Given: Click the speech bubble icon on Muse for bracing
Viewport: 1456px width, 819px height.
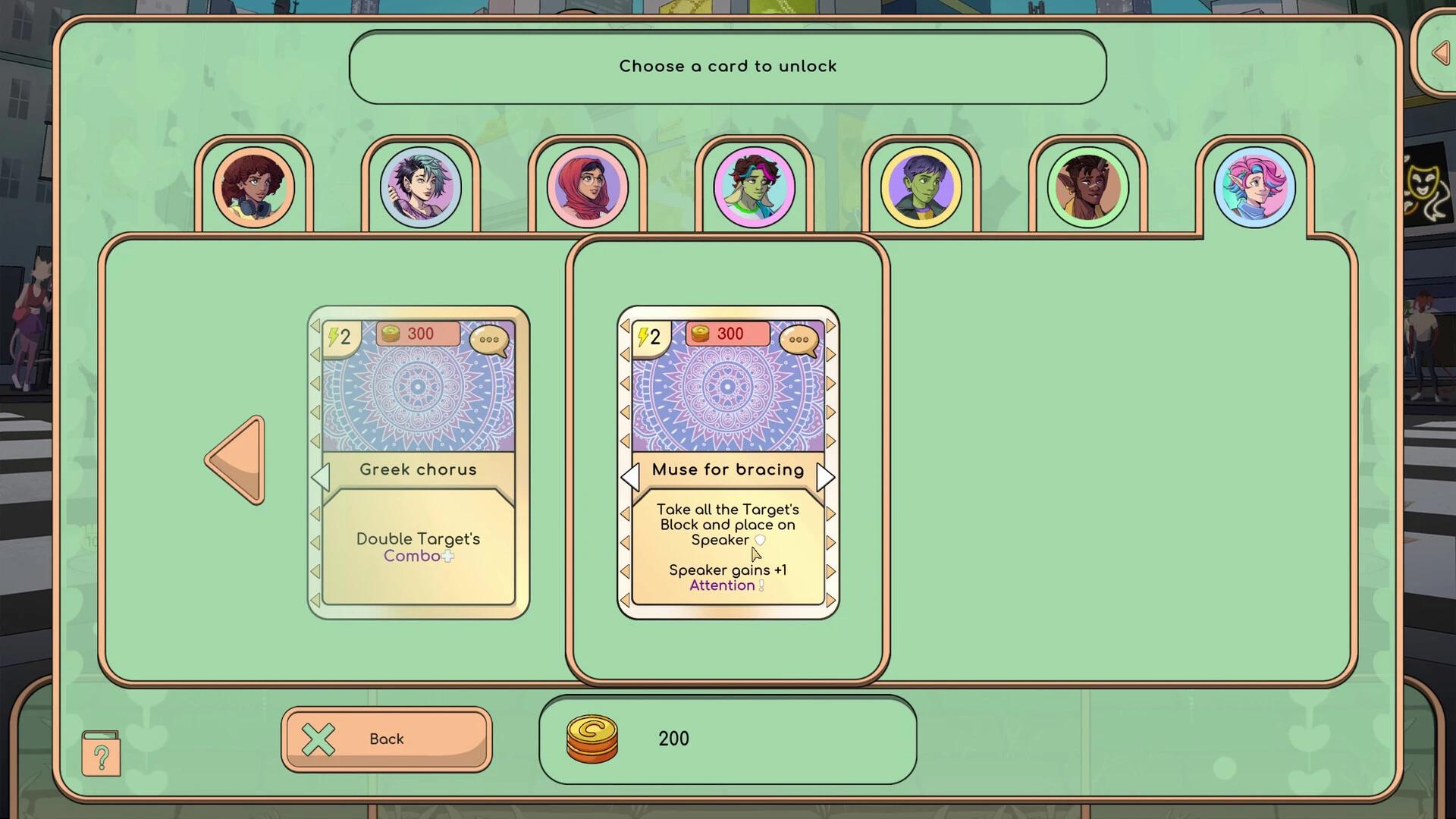Looking at the screenshot, I should 799,339.
